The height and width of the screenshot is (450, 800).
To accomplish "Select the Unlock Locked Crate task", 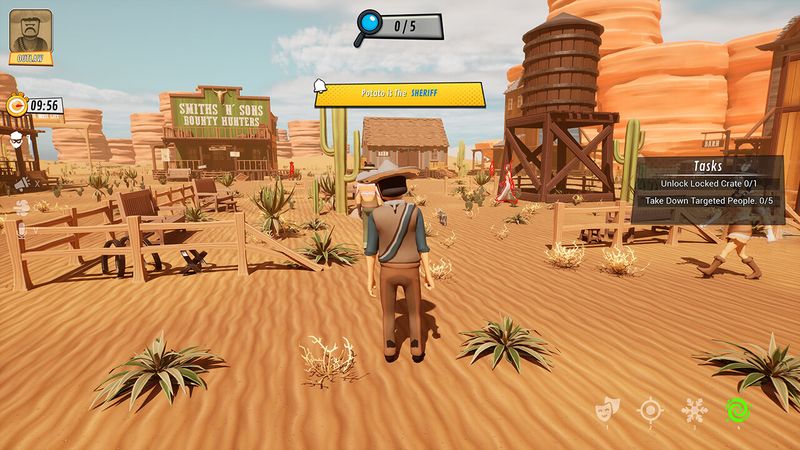I will pyautogui.click(x=708, y=184).
